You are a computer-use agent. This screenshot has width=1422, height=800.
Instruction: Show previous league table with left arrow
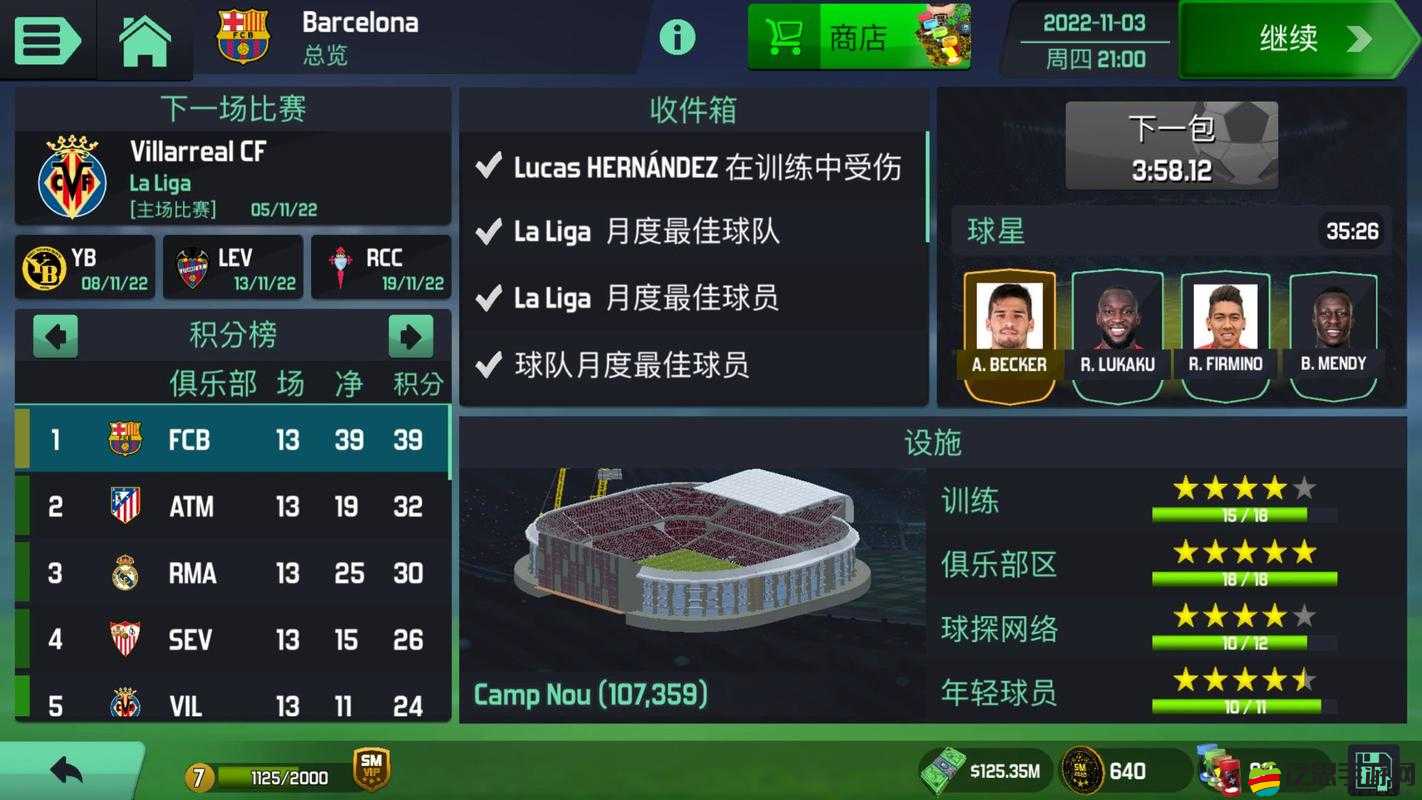click(x=55, y=336)
